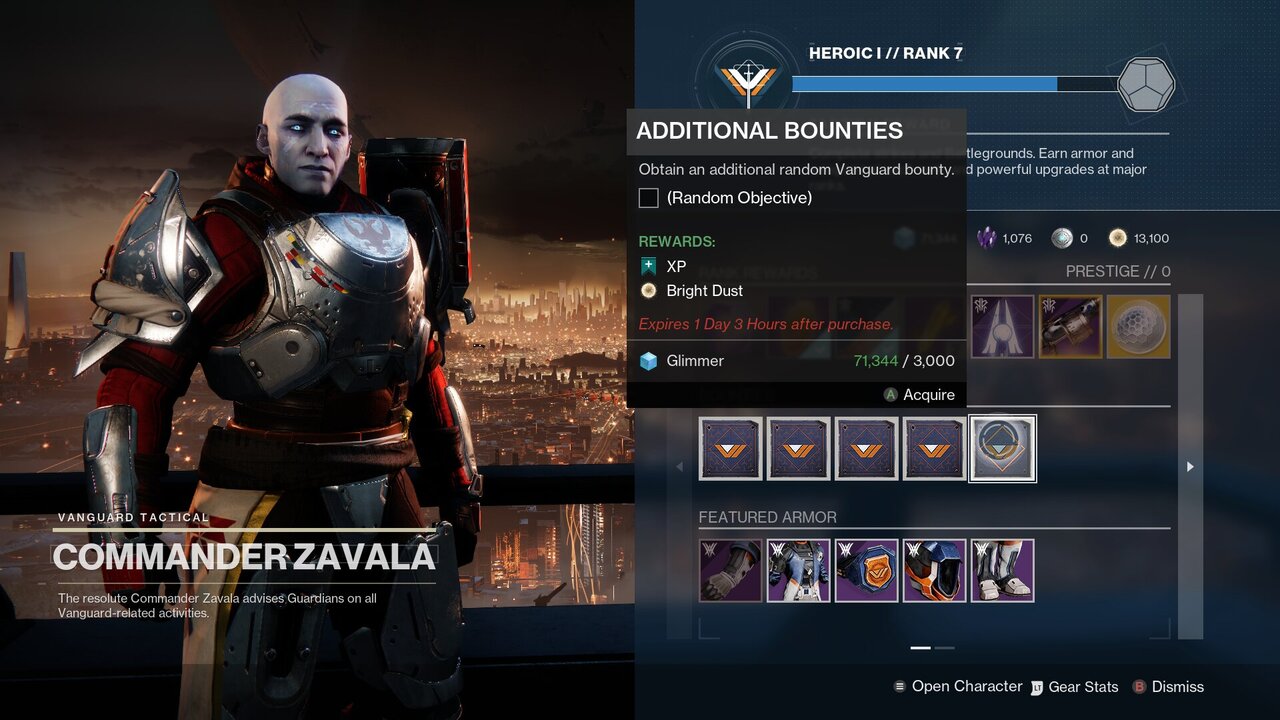Viewport: 1280px width, 720px height.
Task: Show Gear Stats in the footer
Action: (x=1074, y=687)
